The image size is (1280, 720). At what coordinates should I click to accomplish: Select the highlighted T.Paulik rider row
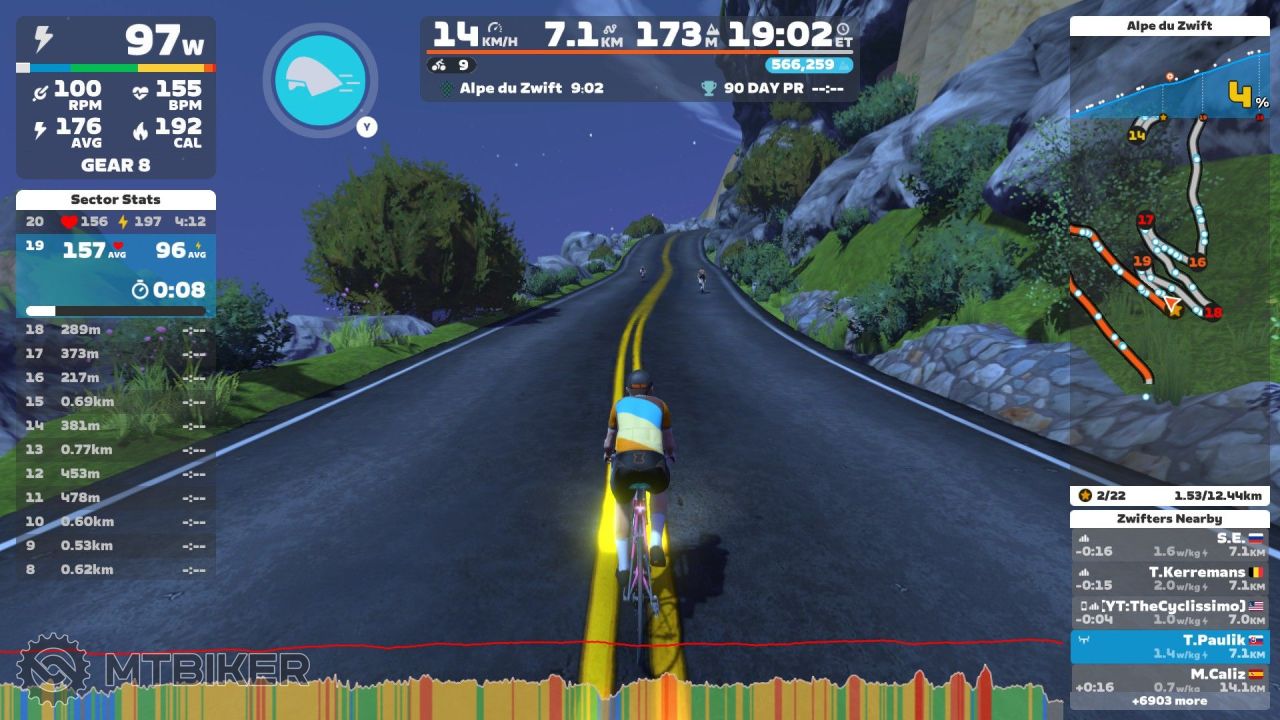(1169, 646)
